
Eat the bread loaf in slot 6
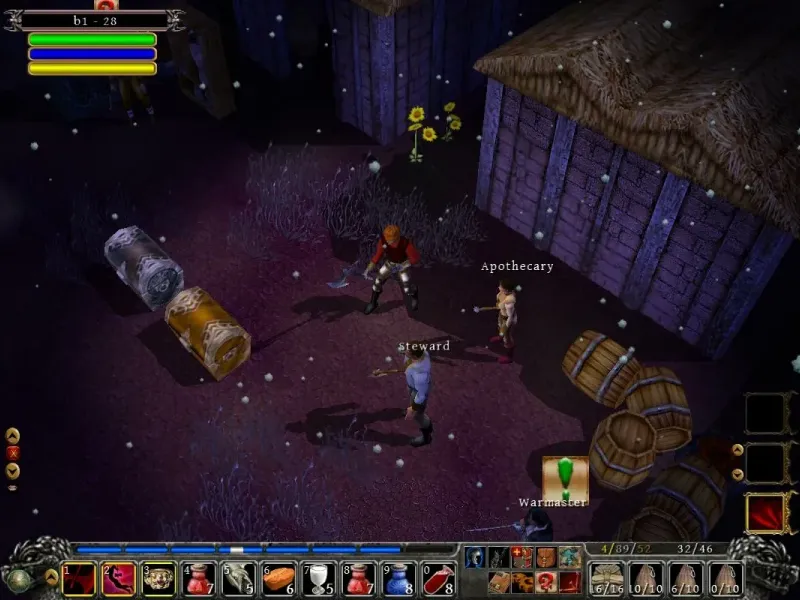coord(279,578)
